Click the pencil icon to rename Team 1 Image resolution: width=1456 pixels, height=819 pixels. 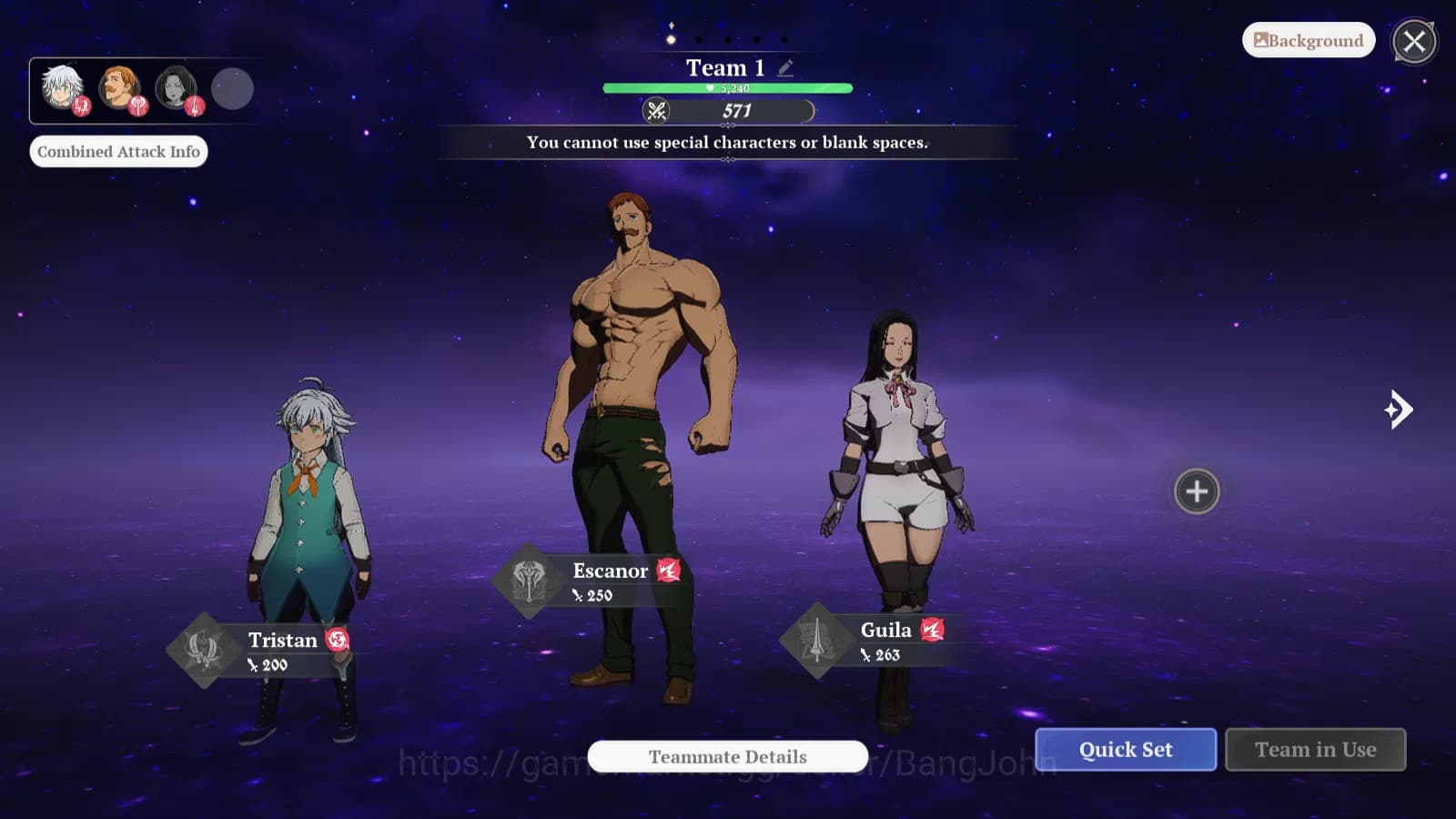click(x=785, y=66)
